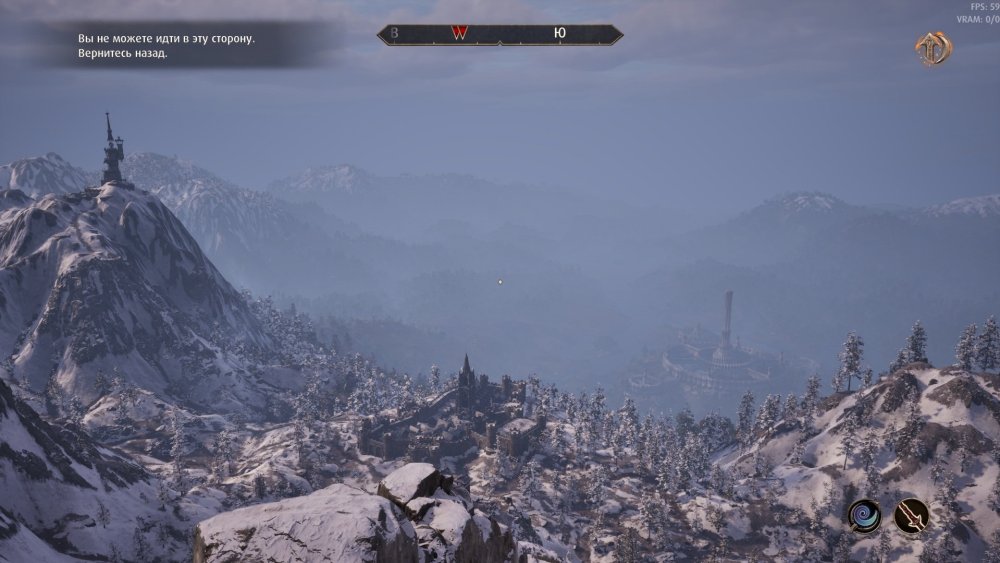
Task: Select the blue spiral spell icon
Action: pyautogui.click(x=864, y=516)
